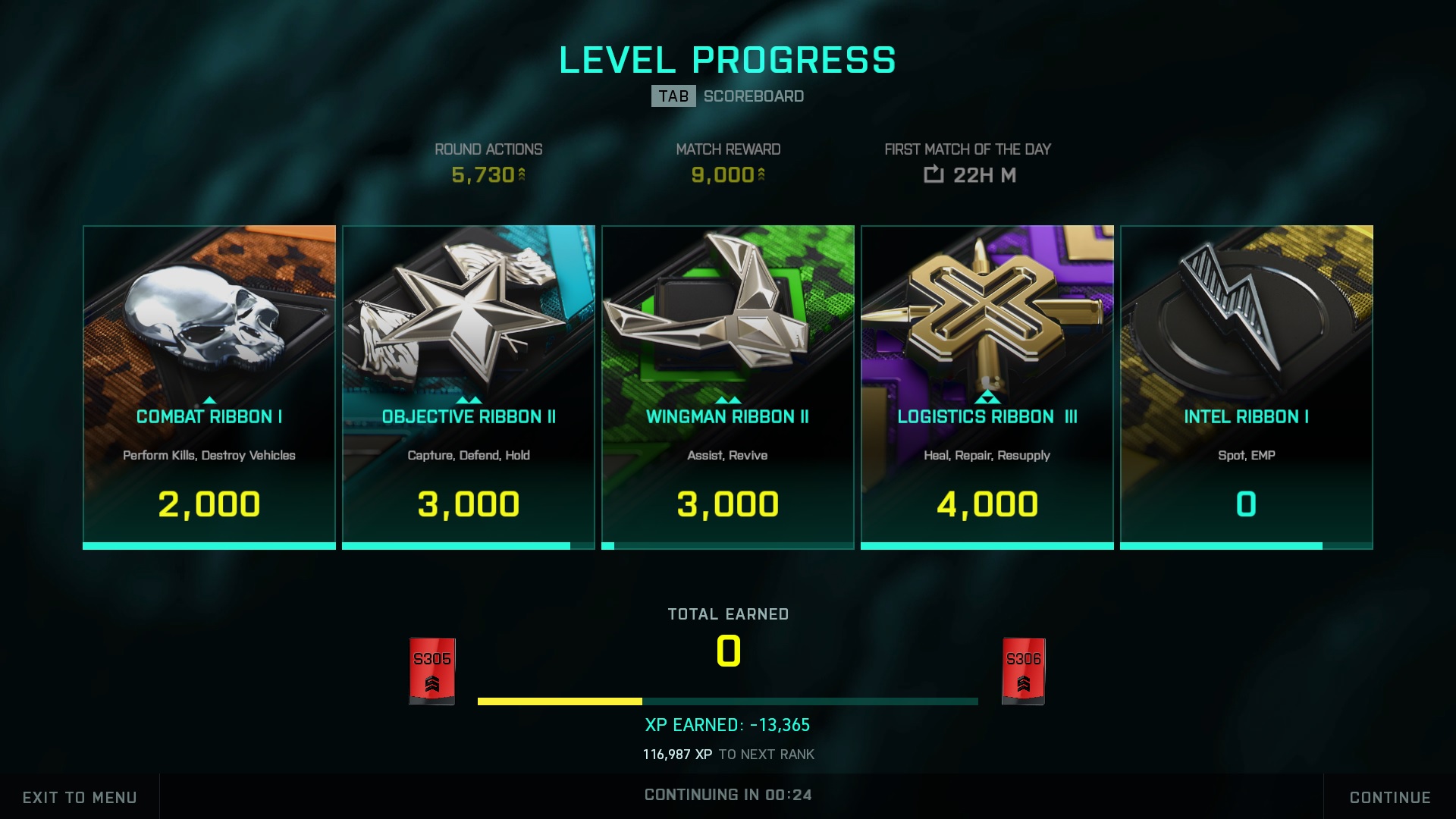Screen dimensions: 1456x819
Task: Select the Objective Ribbon II card
Action: tap(469, 387)
